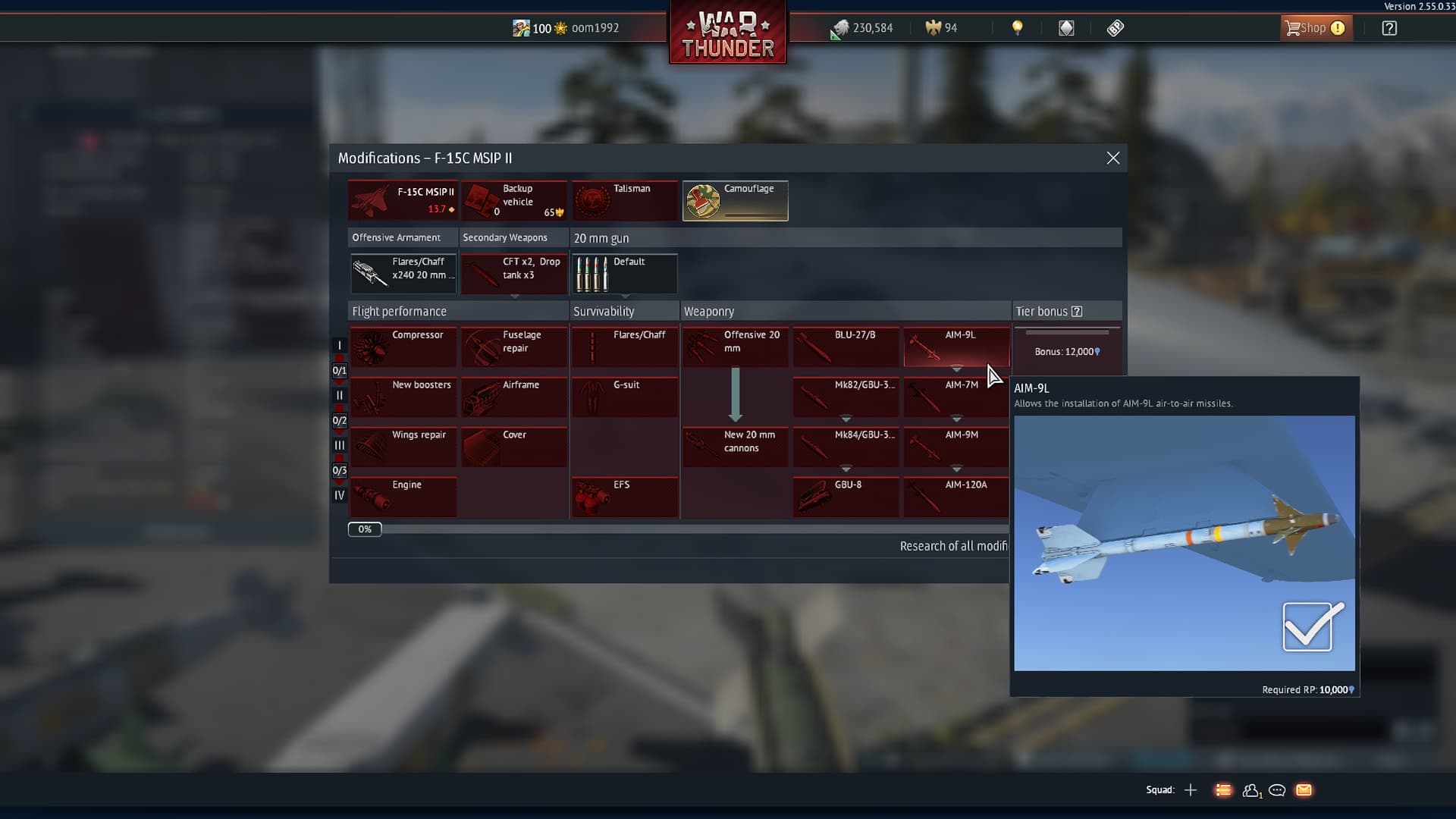Confirm the AIM-9L purchase checkmark

click(1310, 627)
